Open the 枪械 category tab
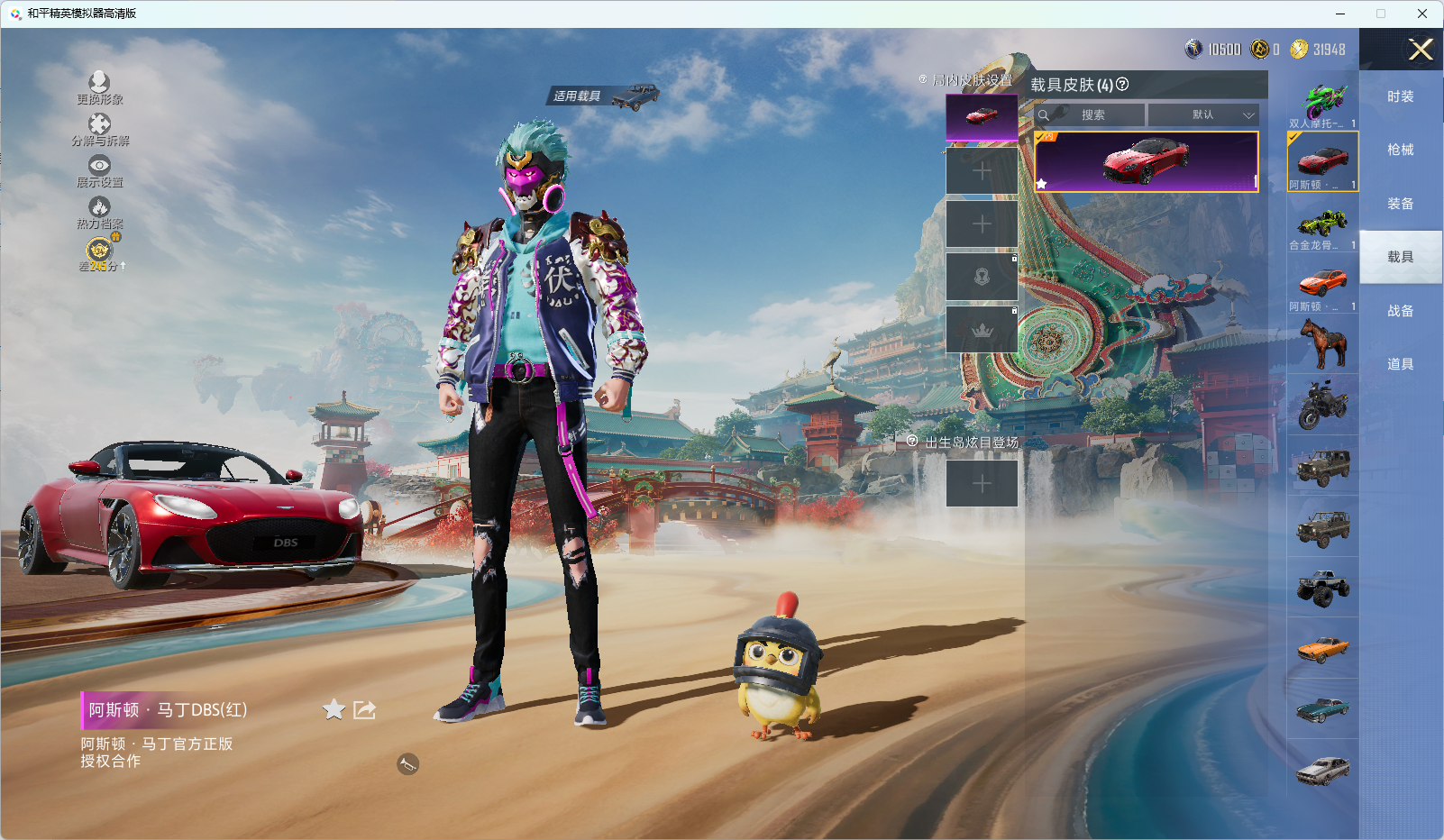The width and height of the screenshot is (1444, 840). coord(1400,150)
